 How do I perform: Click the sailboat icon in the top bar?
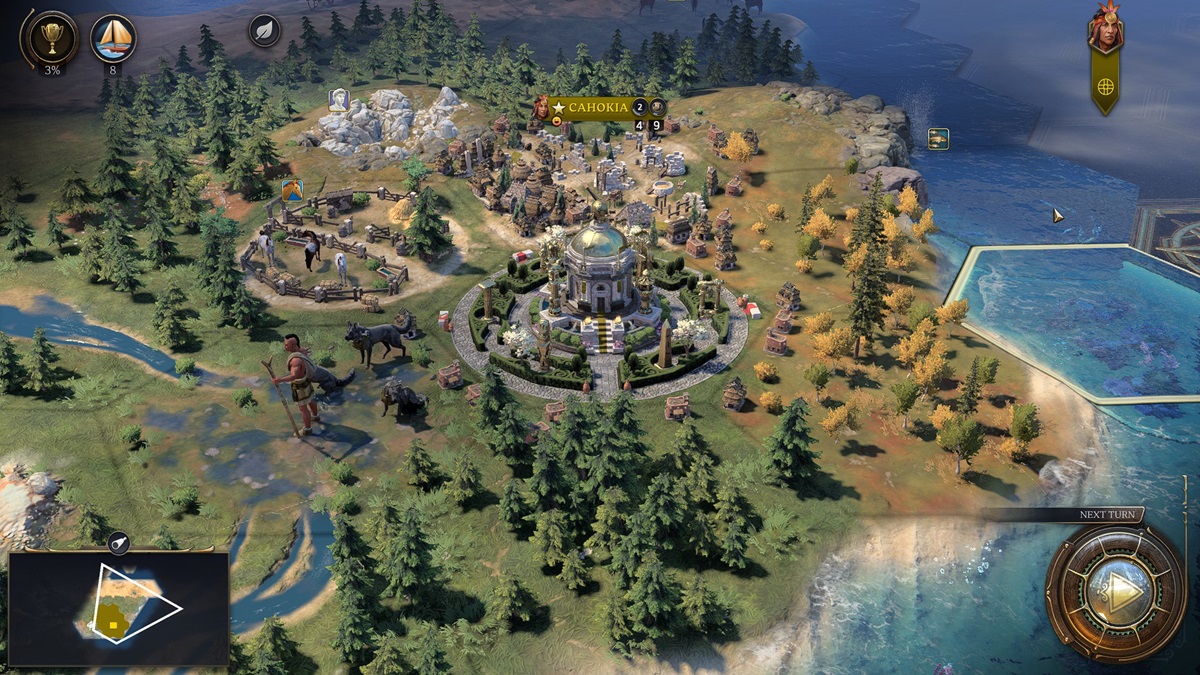click(x=113, y=37)
